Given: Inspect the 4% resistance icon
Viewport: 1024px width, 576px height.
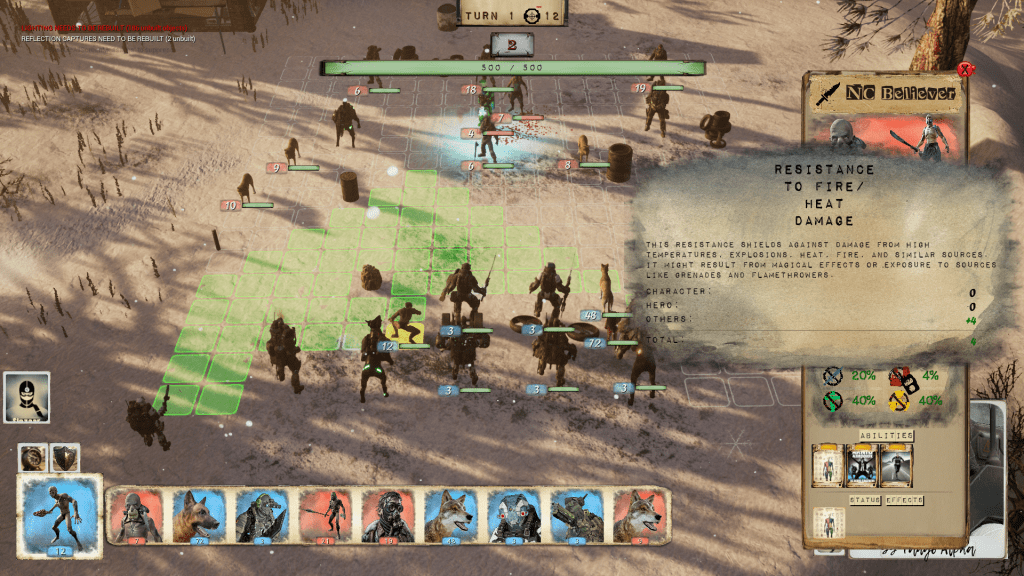Looking at the screenshot, I should 904,377.
